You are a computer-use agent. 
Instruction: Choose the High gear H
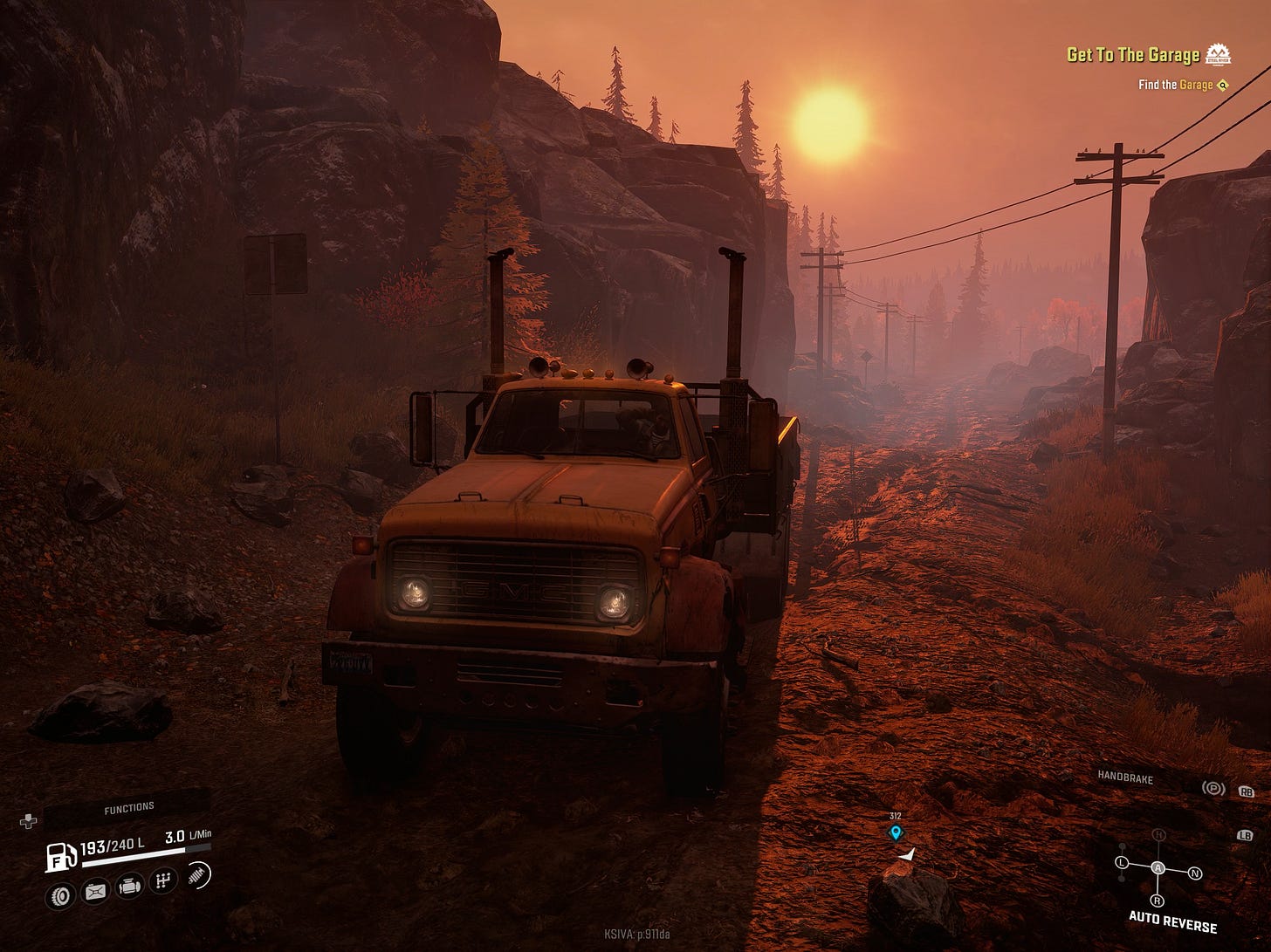1158,835
